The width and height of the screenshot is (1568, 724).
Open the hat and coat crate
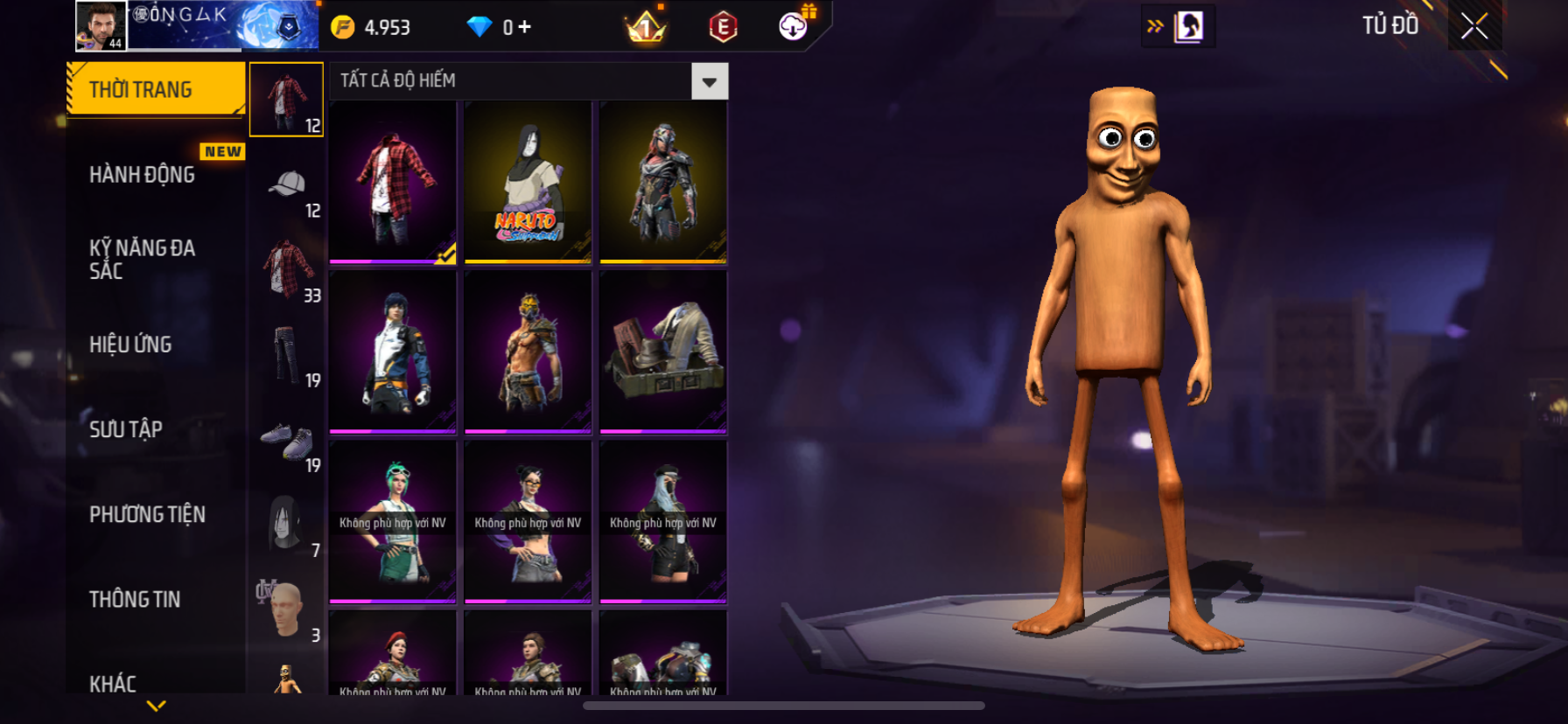[x=662, y=352]
